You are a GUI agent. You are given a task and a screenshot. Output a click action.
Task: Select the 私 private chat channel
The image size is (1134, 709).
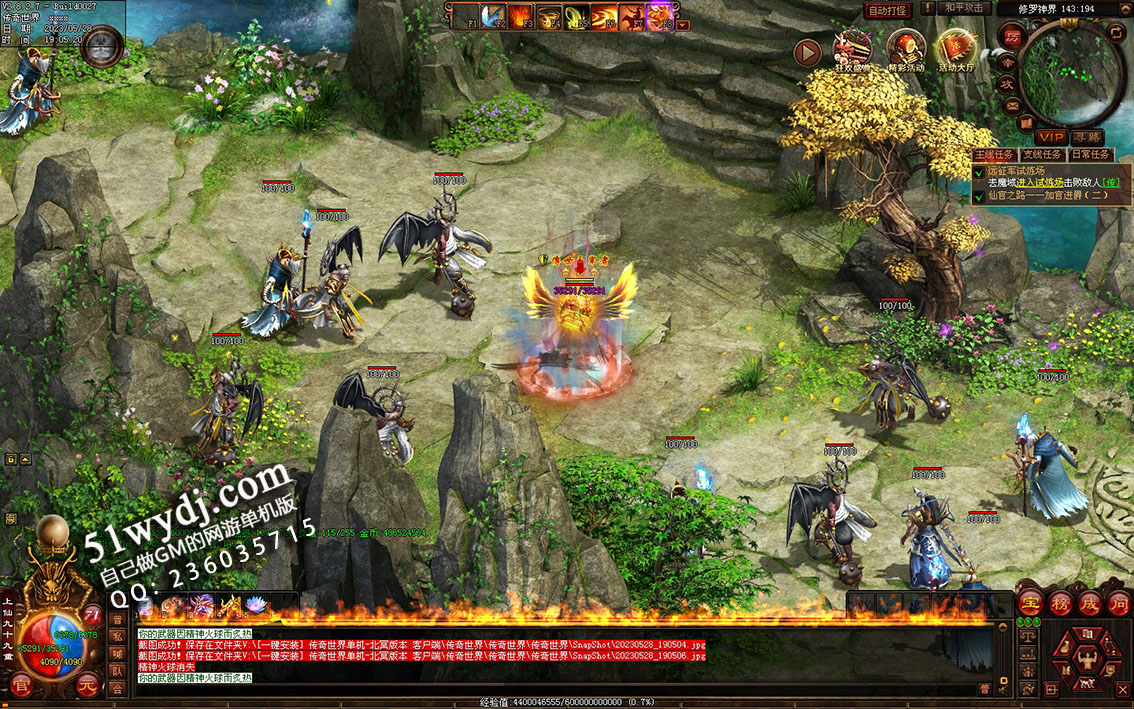click(x=116, y=636)
